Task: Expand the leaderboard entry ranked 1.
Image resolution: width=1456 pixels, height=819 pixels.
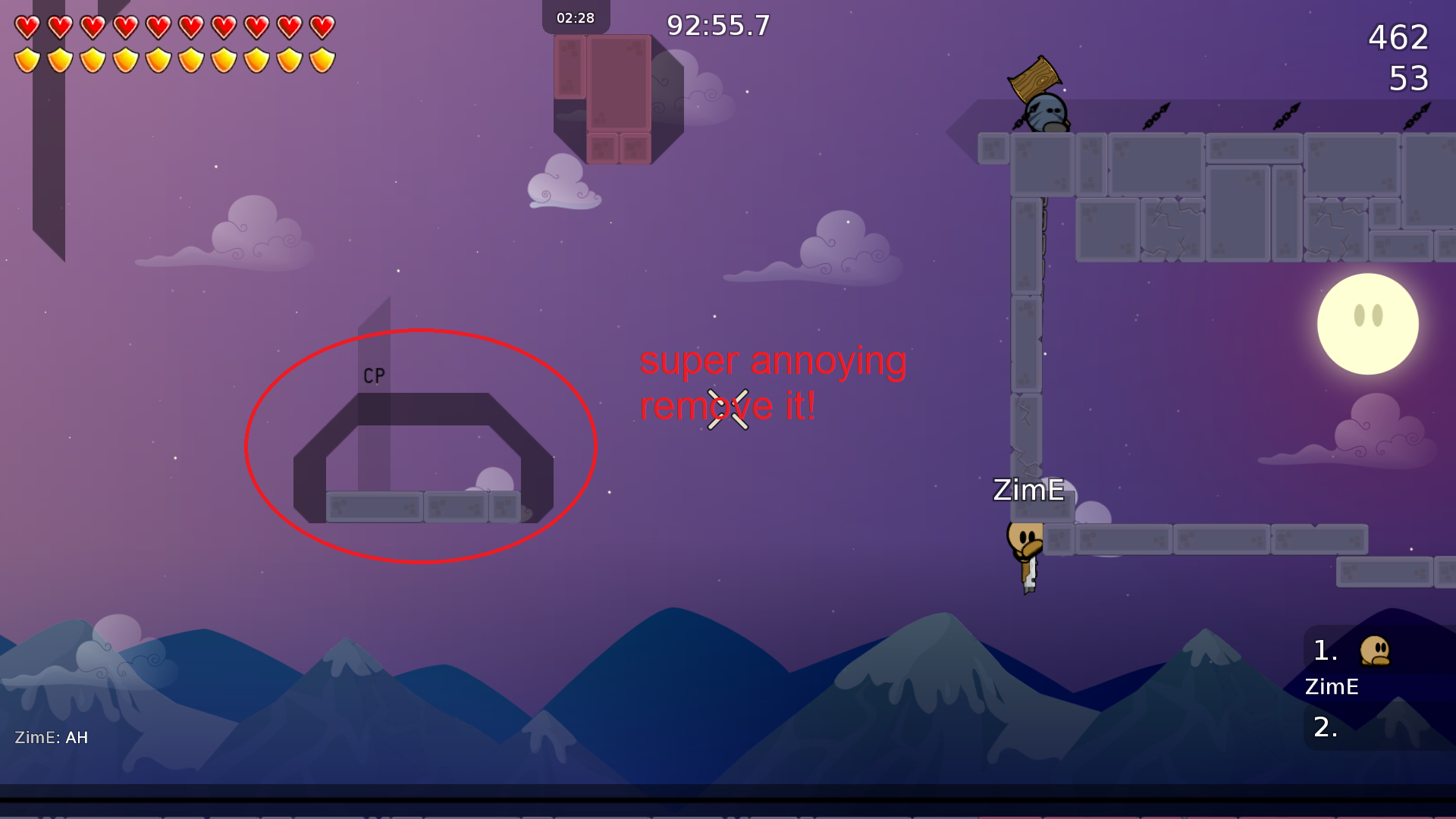Action: pos(1325,651)
